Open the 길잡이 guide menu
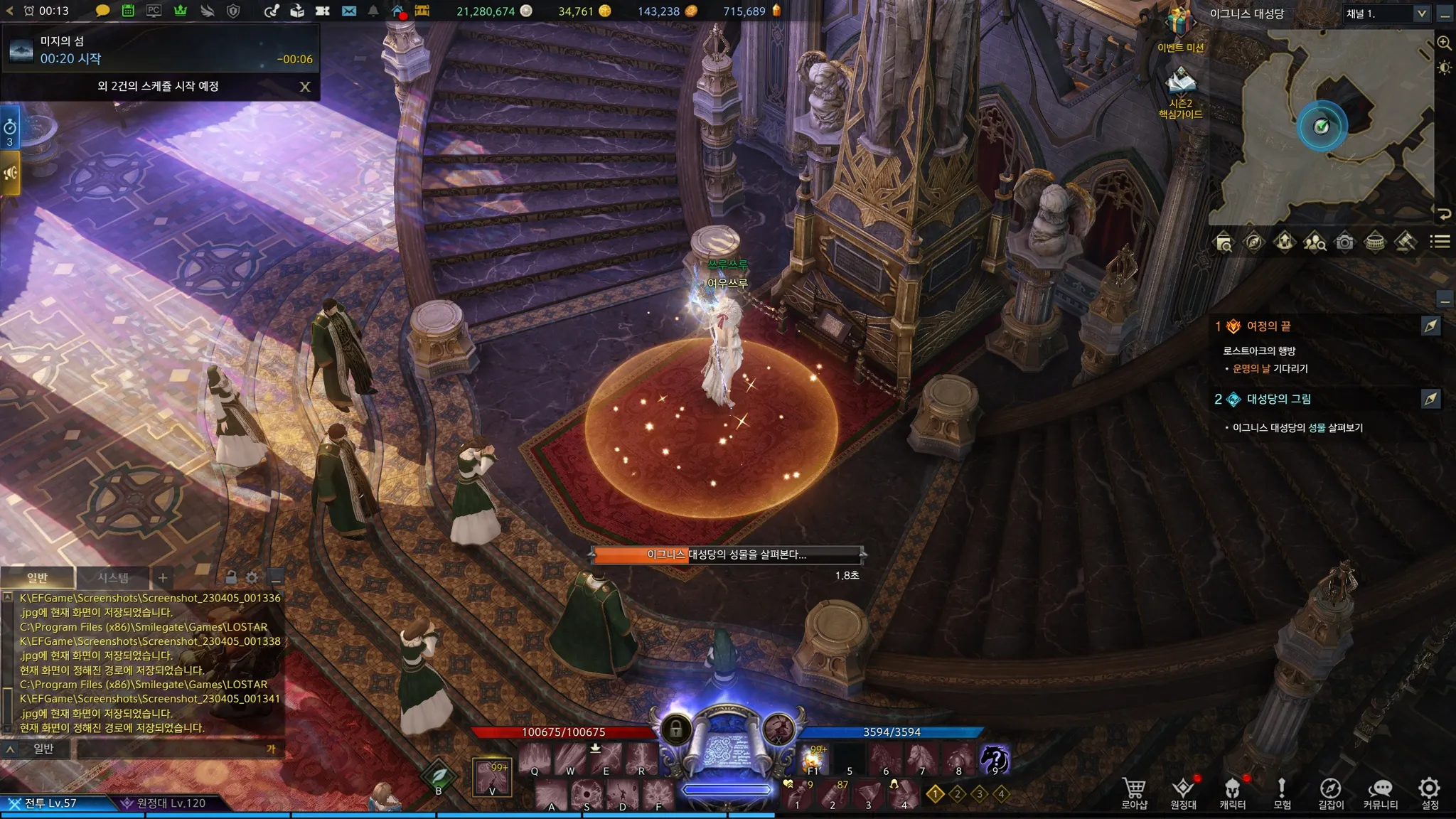The image size is (1456, 819). point(1331,792)
